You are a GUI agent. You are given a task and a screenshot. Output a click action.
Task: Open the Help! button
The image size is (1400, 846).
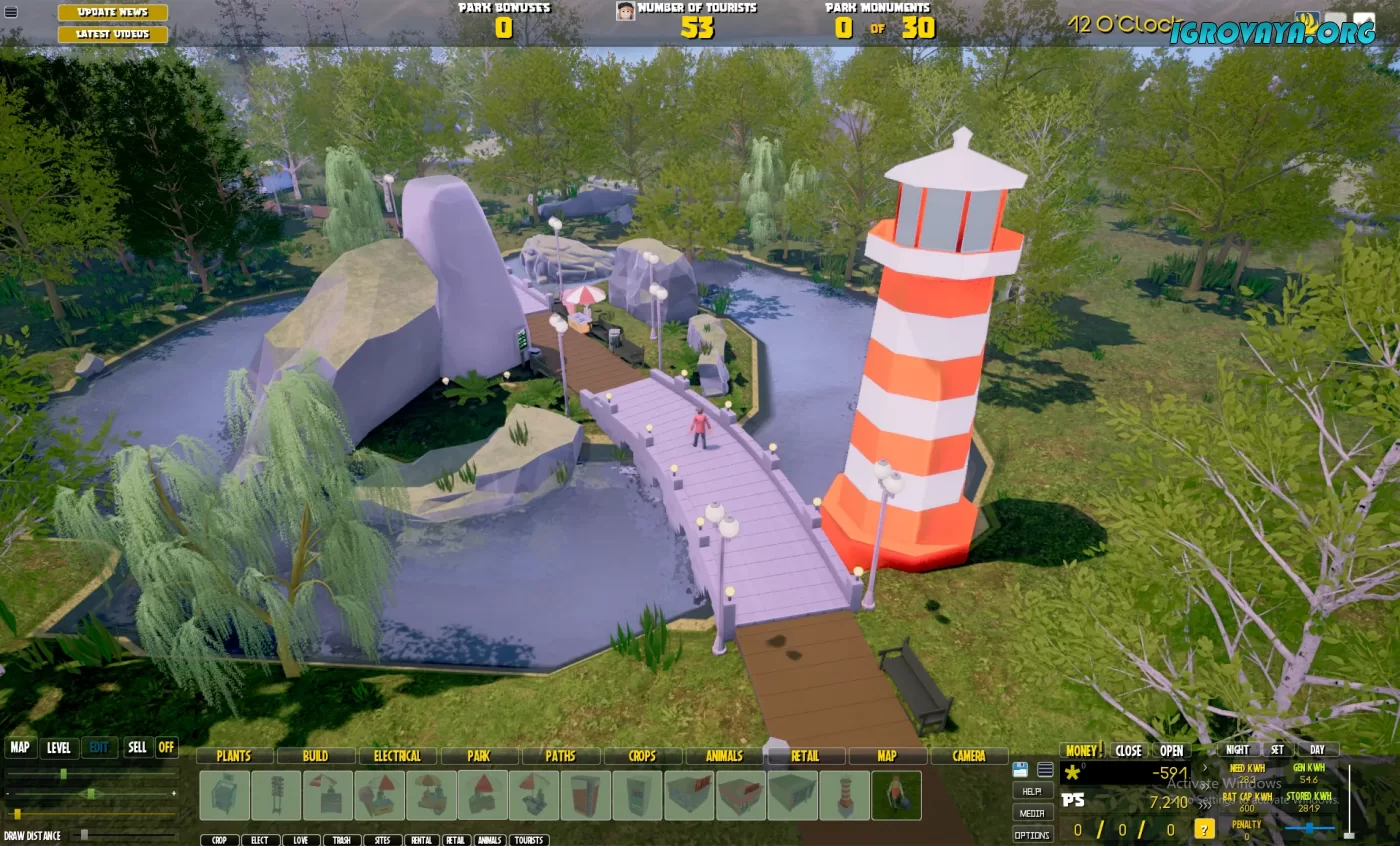pos(1033,791)
